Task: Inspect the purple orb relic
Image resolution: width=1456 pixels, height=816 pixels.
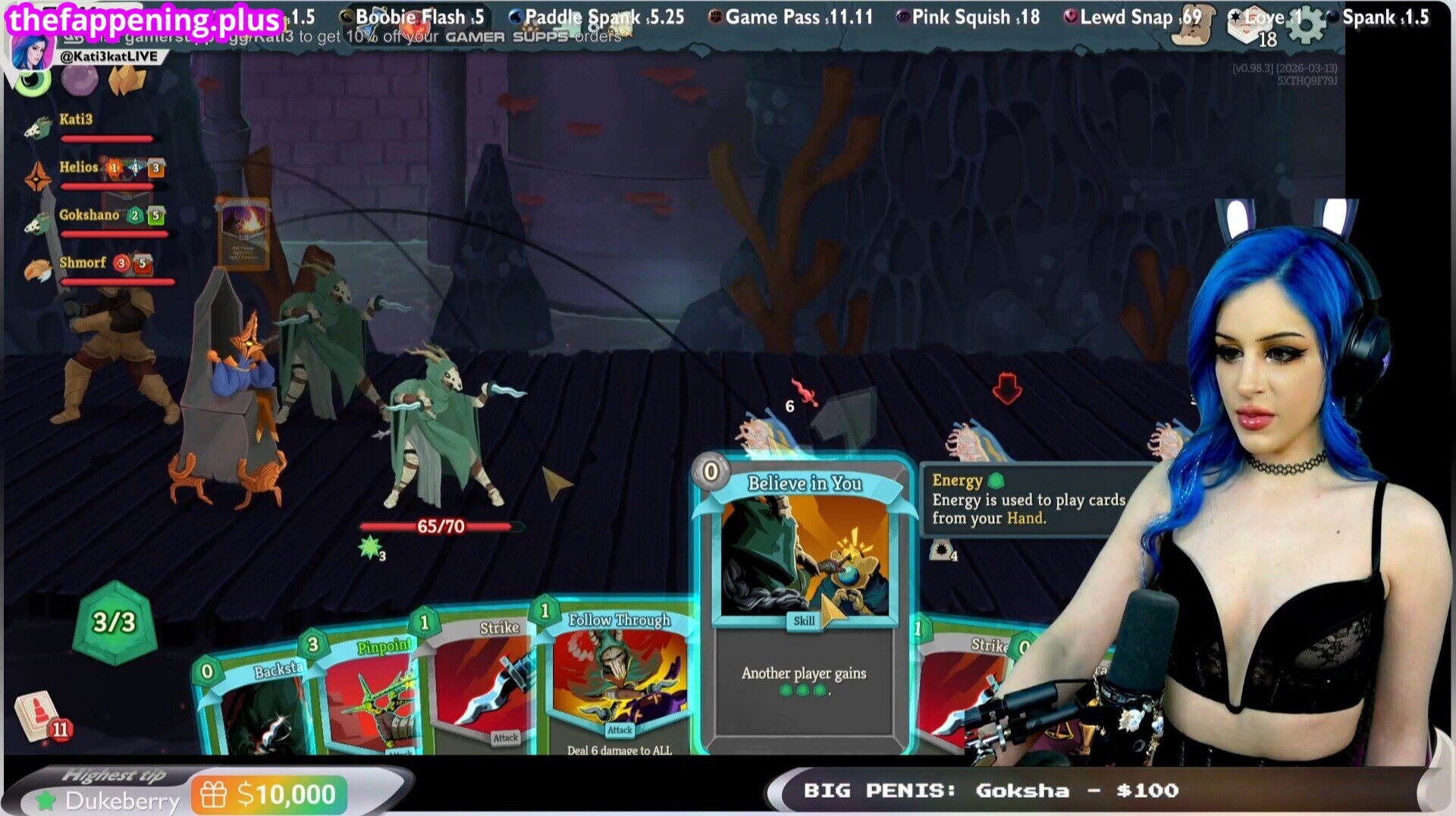Action: [79, 80]
